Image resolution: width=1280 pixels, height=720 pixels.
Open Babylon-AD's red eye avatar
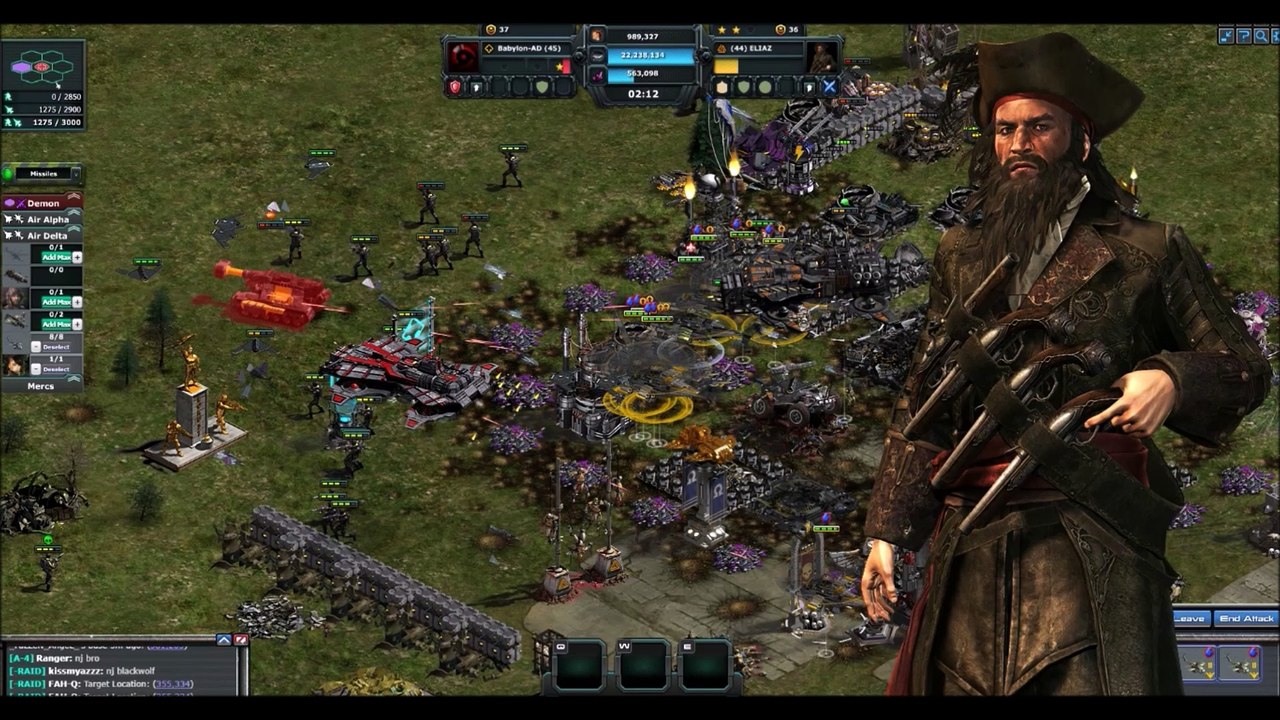pyautogui.click(x=463, y=58)
